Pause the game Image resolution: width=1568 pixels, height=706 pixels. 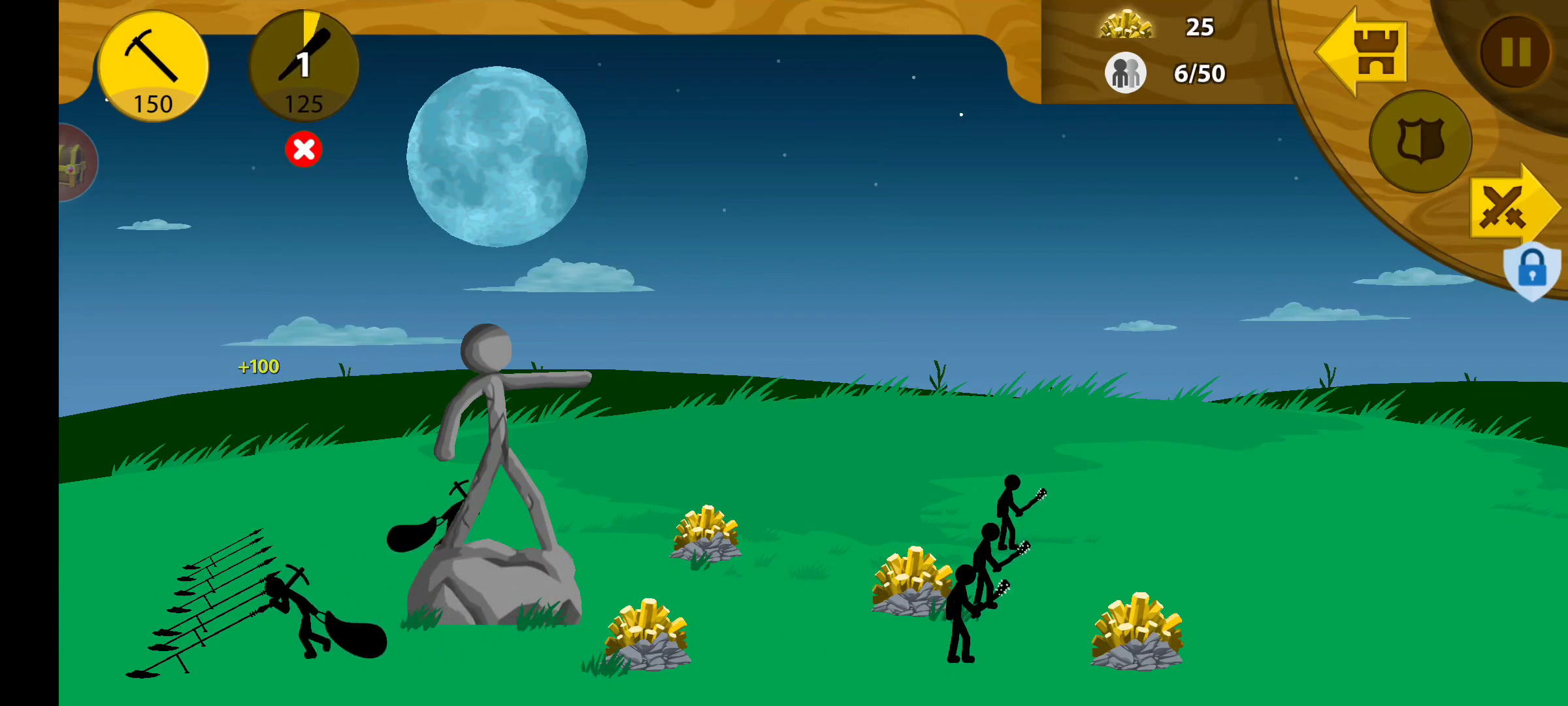(x=1515, y=52)
